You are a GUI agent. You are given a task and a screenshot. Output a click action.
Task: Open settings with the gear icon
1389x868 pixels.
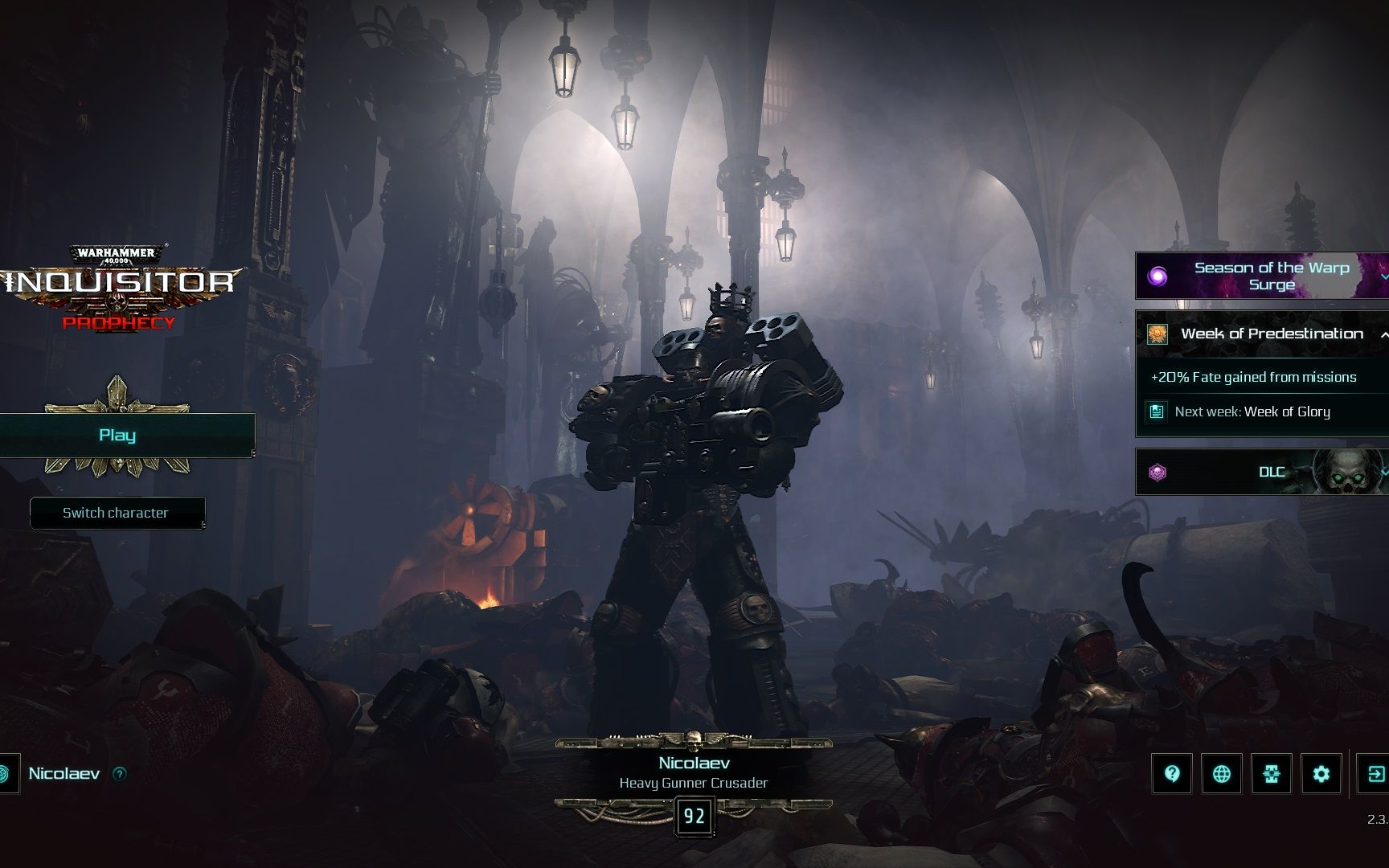click(x=1321, y=774)
